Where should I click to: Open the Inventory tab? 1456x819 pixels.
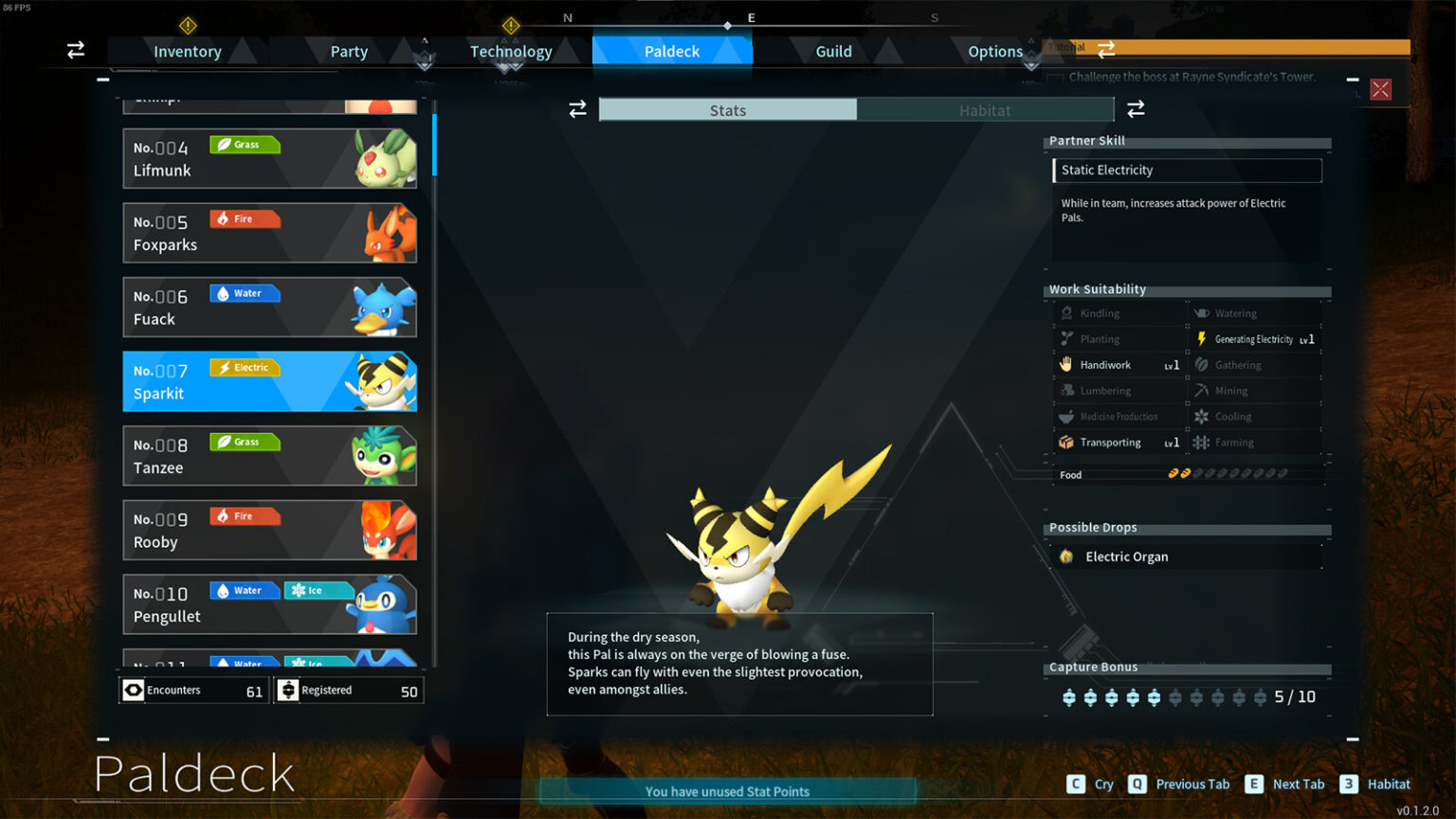[x=187, y=51]
